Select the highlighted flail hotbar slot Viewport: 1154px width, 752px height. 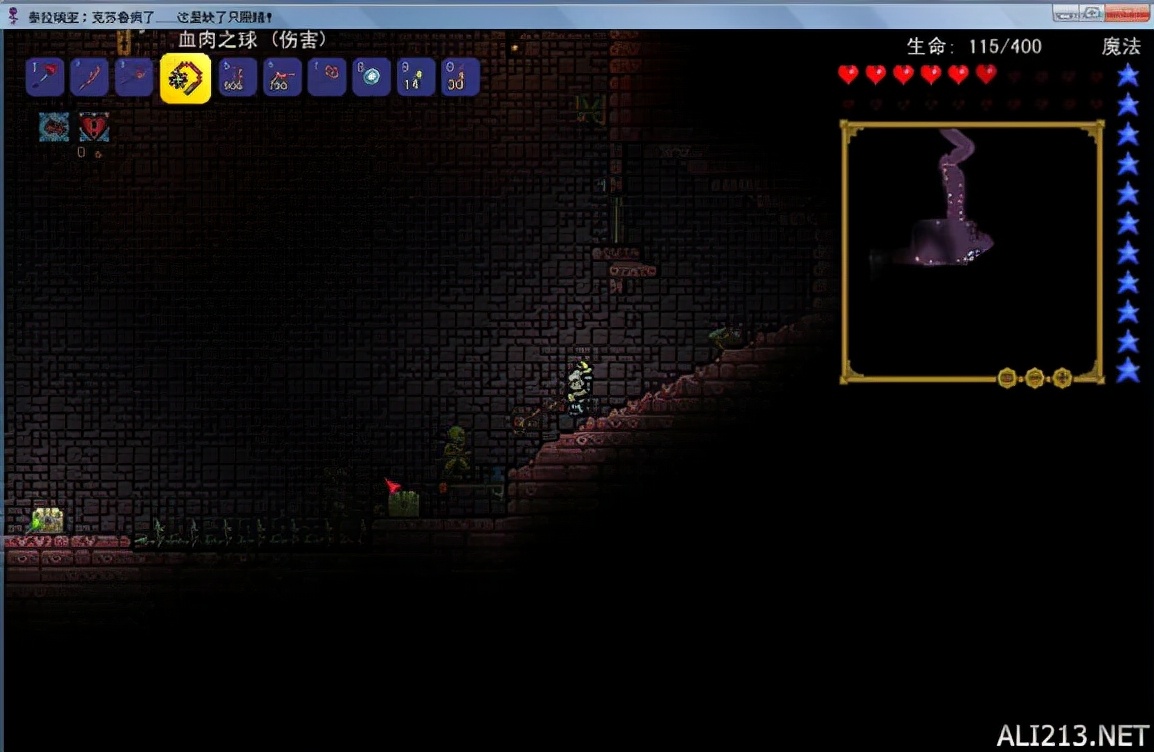(x=185, y=77)
